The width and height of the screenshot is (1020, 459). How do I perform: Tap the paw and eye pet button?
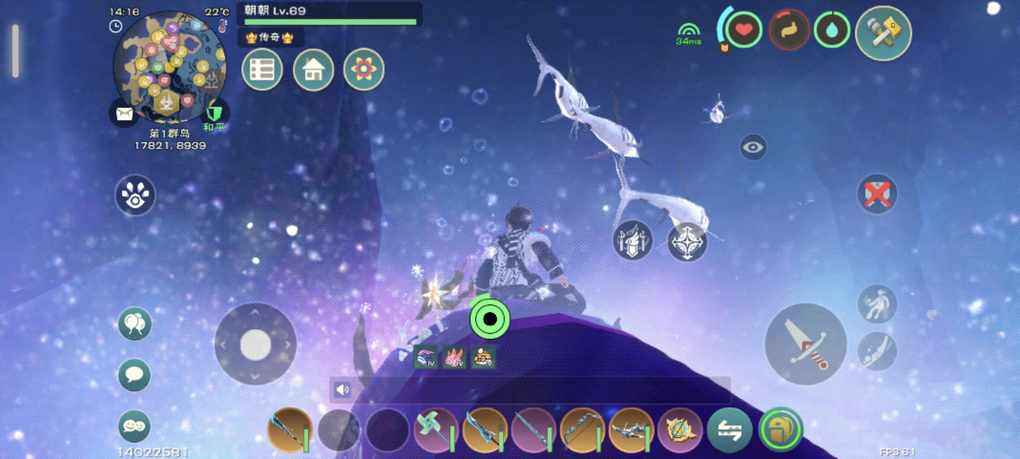(x=135, y=195)
